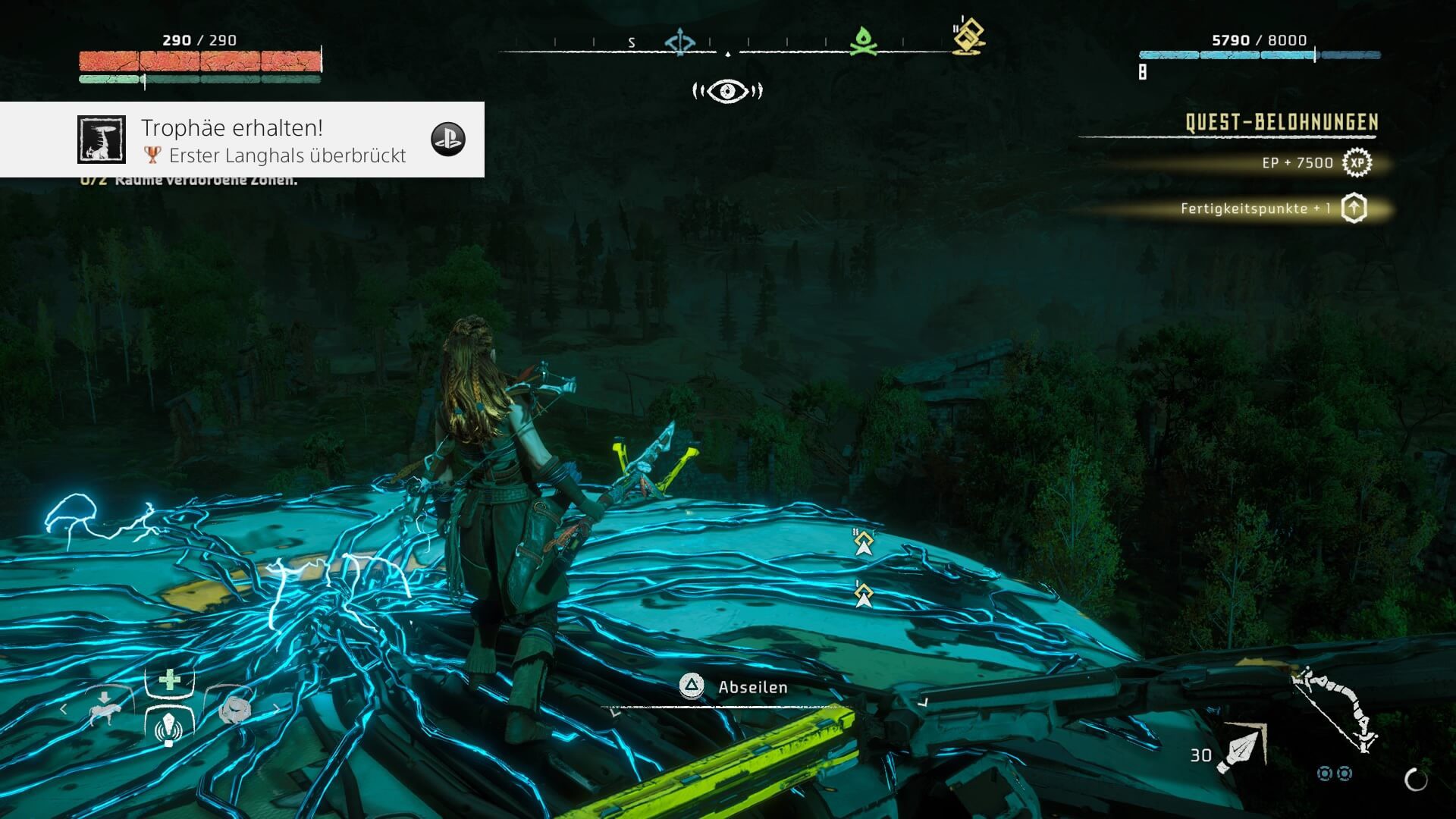Click the upper quest waypoint marker labeled II

click(864, 543)
